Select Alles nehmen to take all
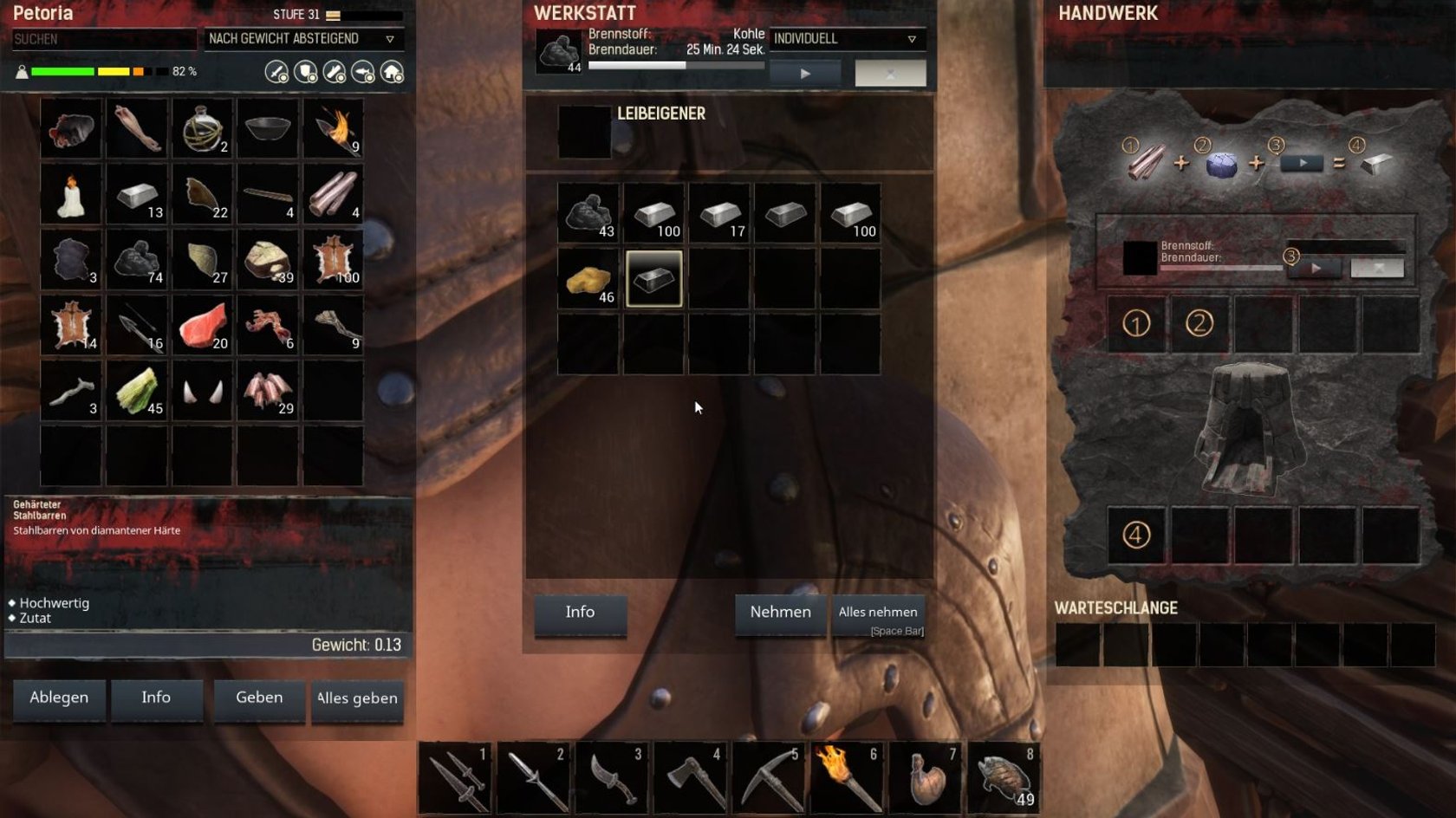Screen dimensions: 1456x818 [878, 613]
